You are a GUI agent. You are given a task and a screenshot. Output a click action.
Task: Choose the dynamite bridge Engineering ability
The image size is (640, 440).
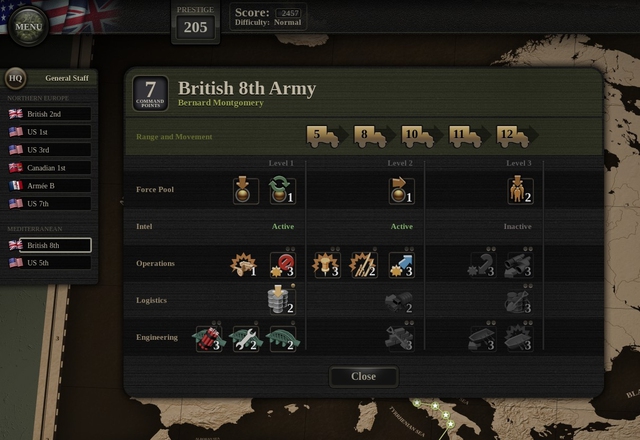click(x=207, y=338)
